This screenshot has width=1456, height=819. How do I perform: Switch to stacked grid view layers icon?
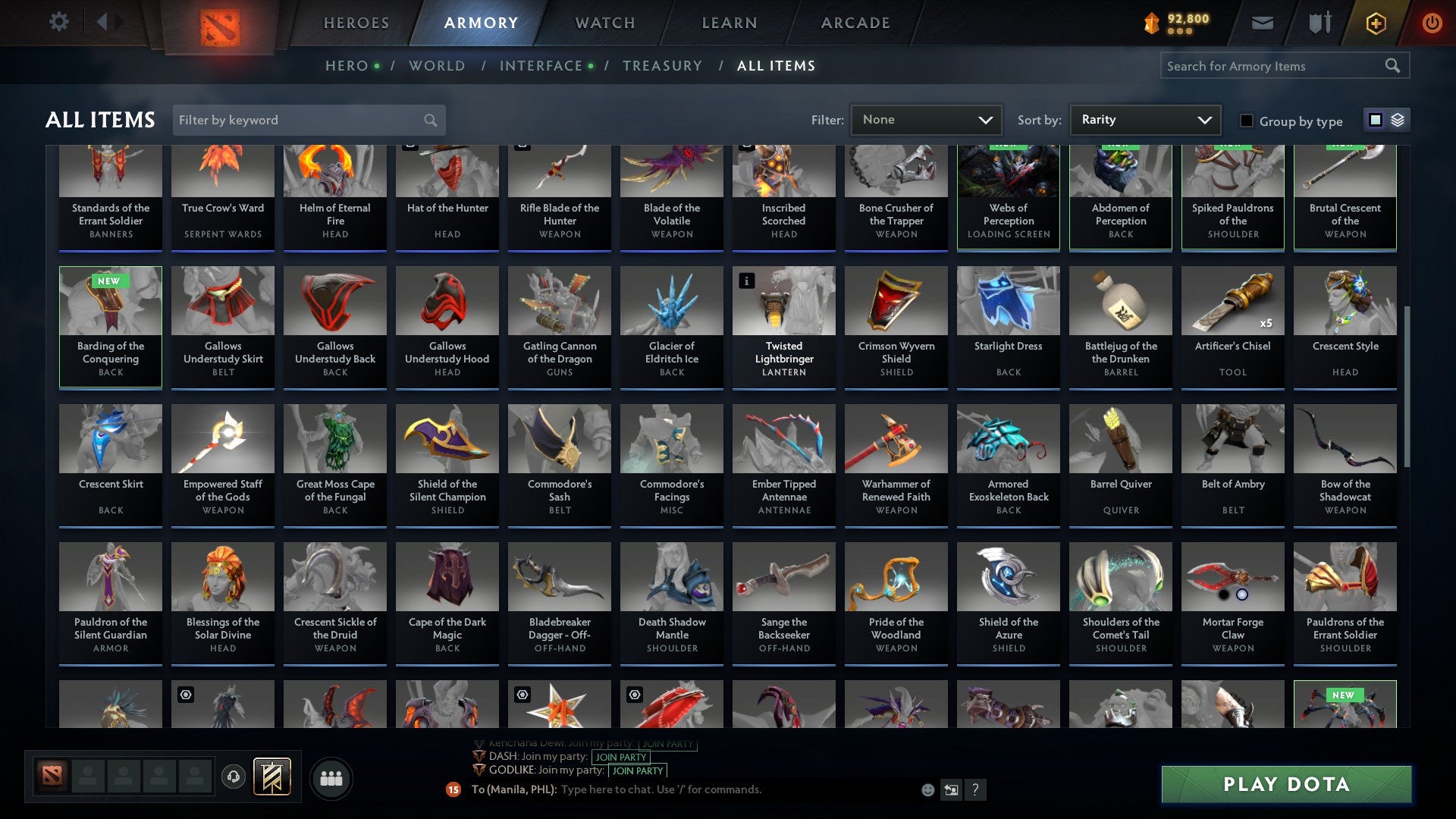[1397, 120]
